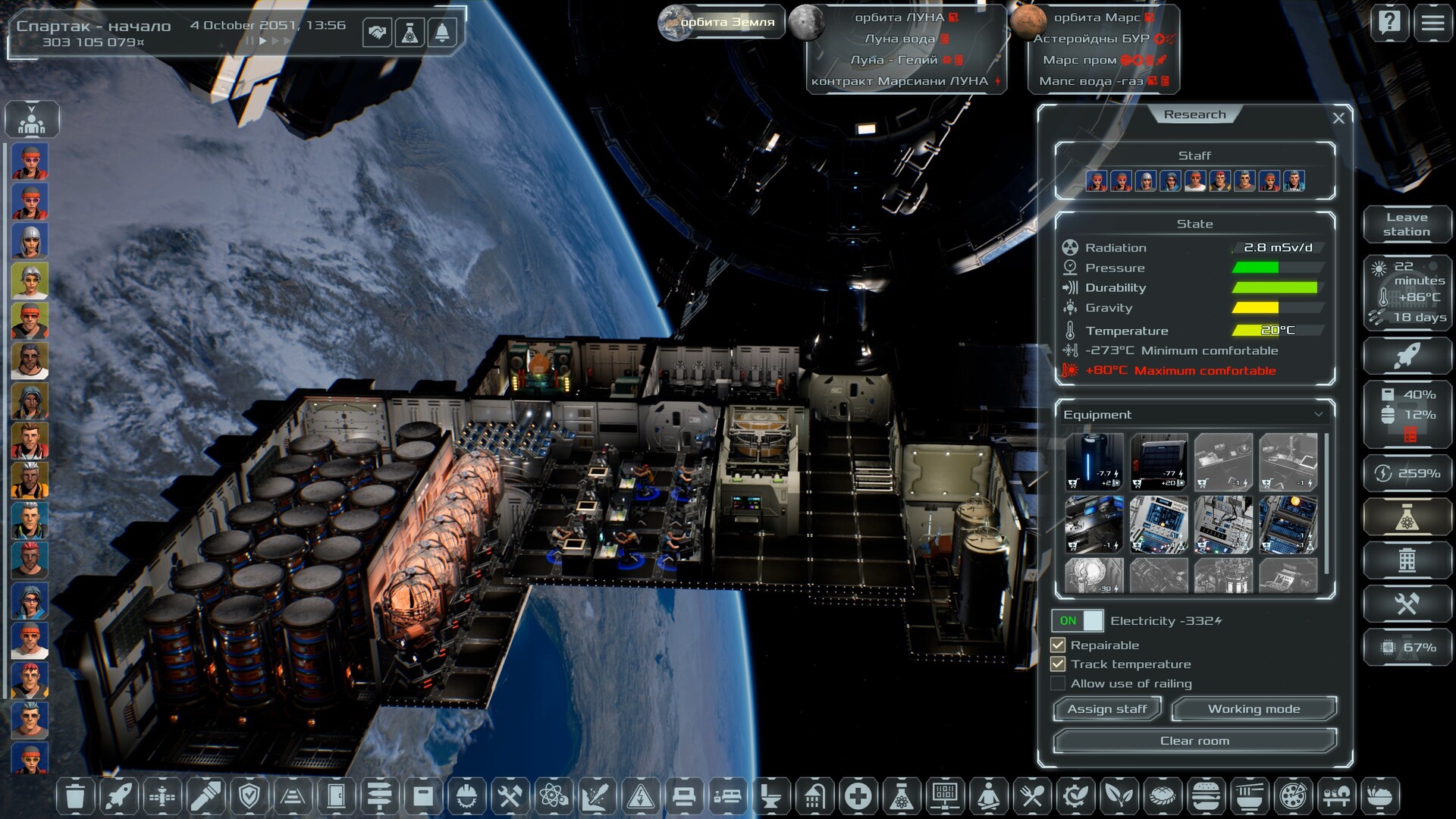Uncheck the Repairable checkbox
This screenshot has height=819, width=1456.
point(1058,645)
